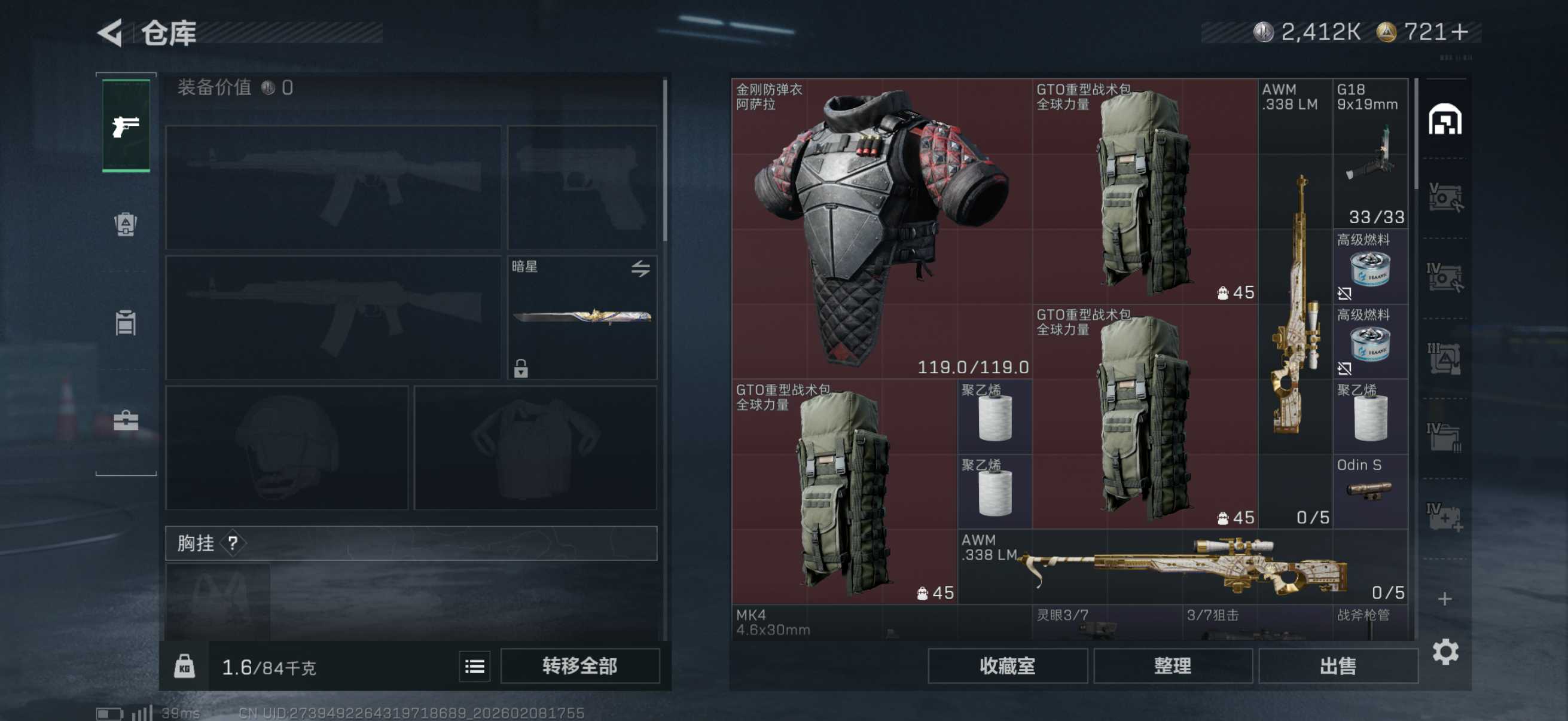Select the pistol weapons tab
The width and height of the screenshot is (1568, 721).
tap(126, 126)
